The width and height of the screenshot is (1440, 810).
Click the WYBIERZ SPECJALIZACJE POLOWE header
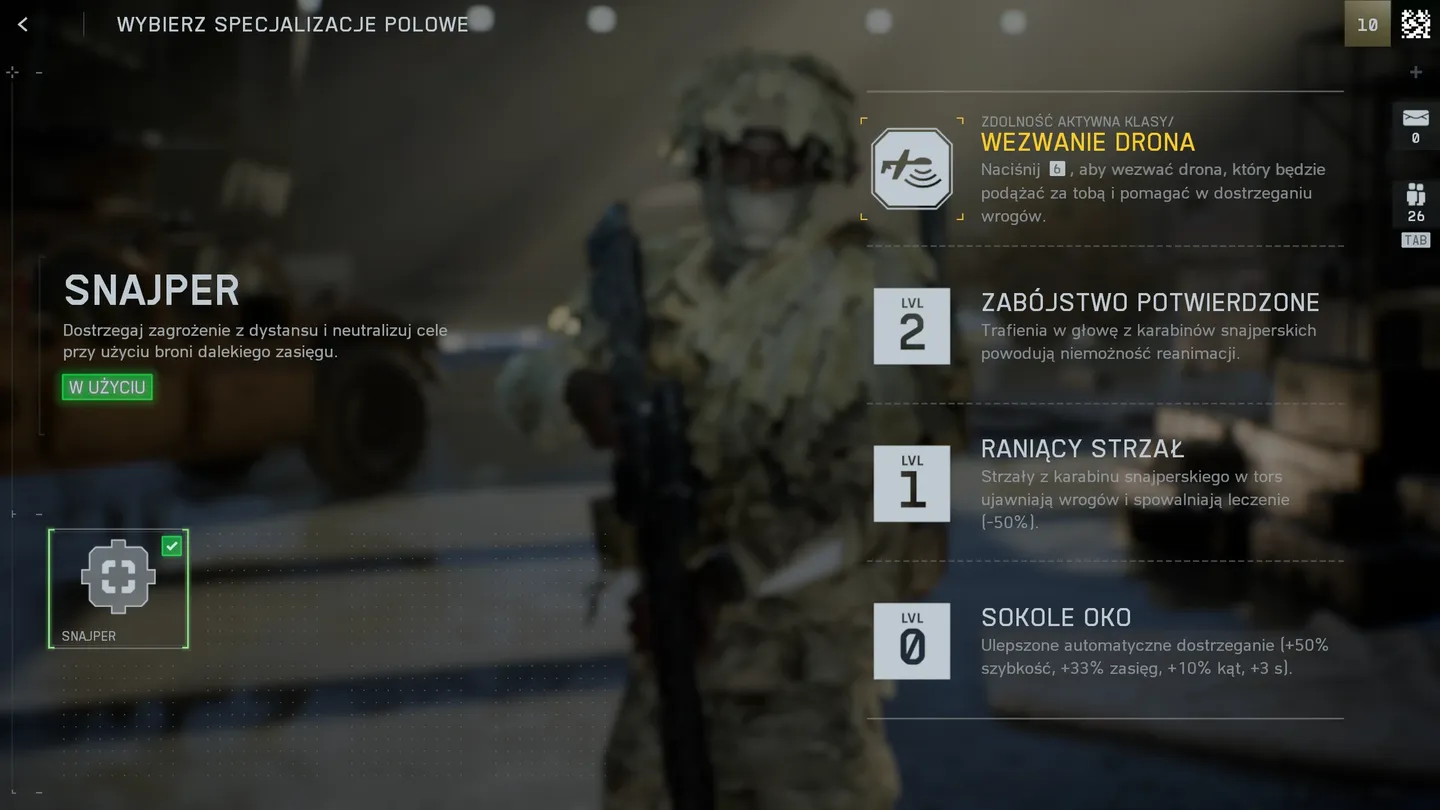pos(292,25)
